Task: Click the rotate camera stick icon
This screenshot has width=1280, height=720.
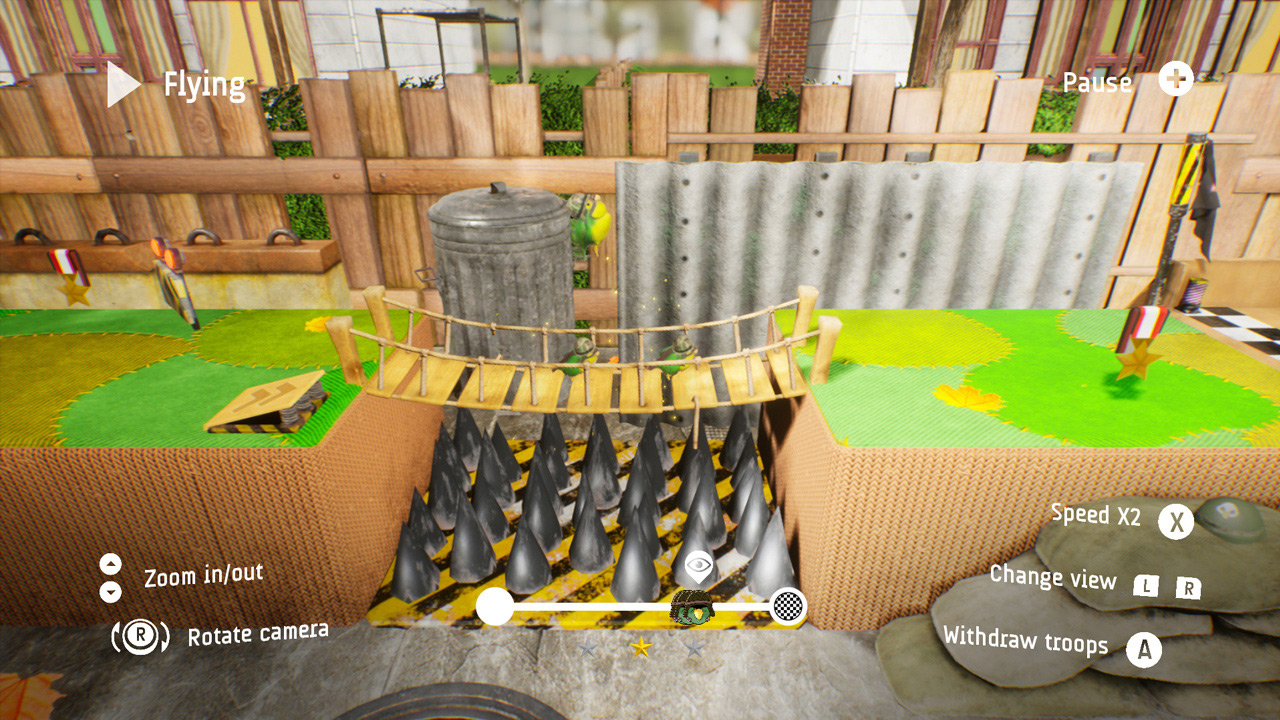Action: pyautogui.click(x=141, y=634)
